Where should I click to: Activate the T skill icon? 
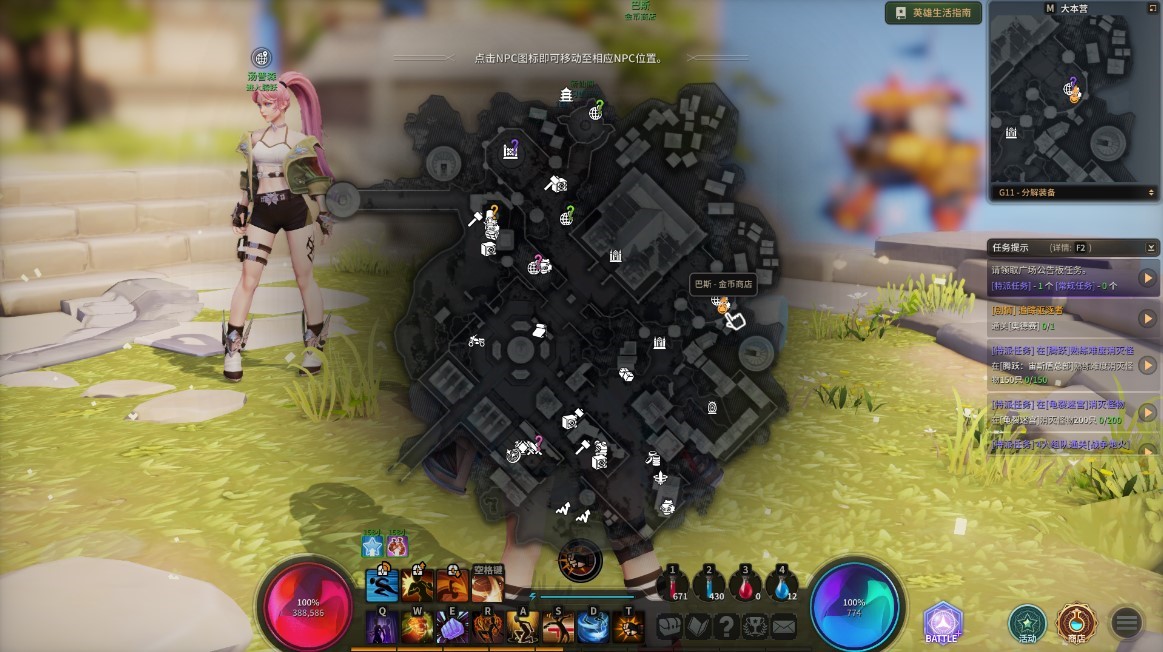click(x=628, y=627)
